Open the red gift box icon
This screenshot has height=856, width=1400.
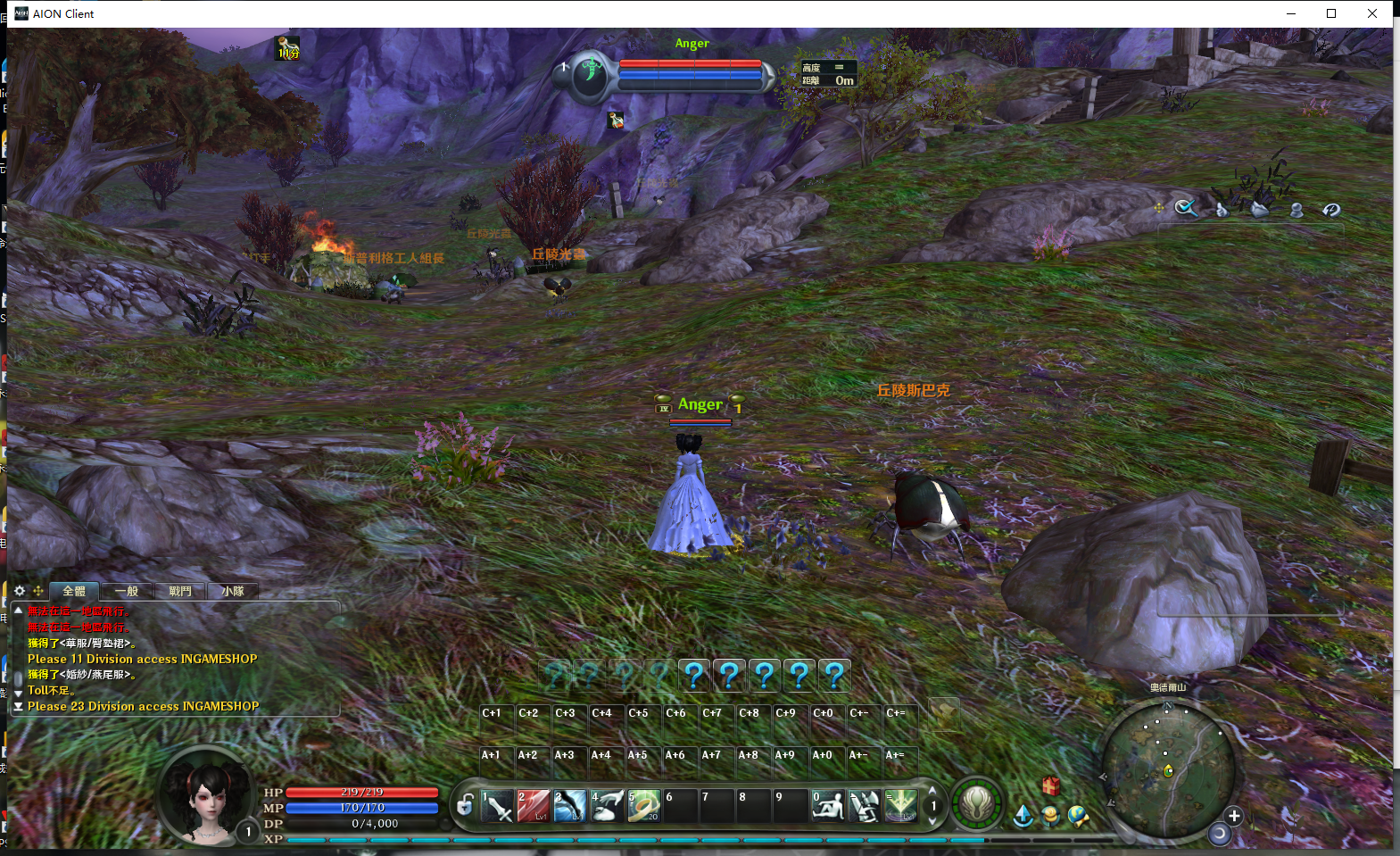click(1051, 785)
